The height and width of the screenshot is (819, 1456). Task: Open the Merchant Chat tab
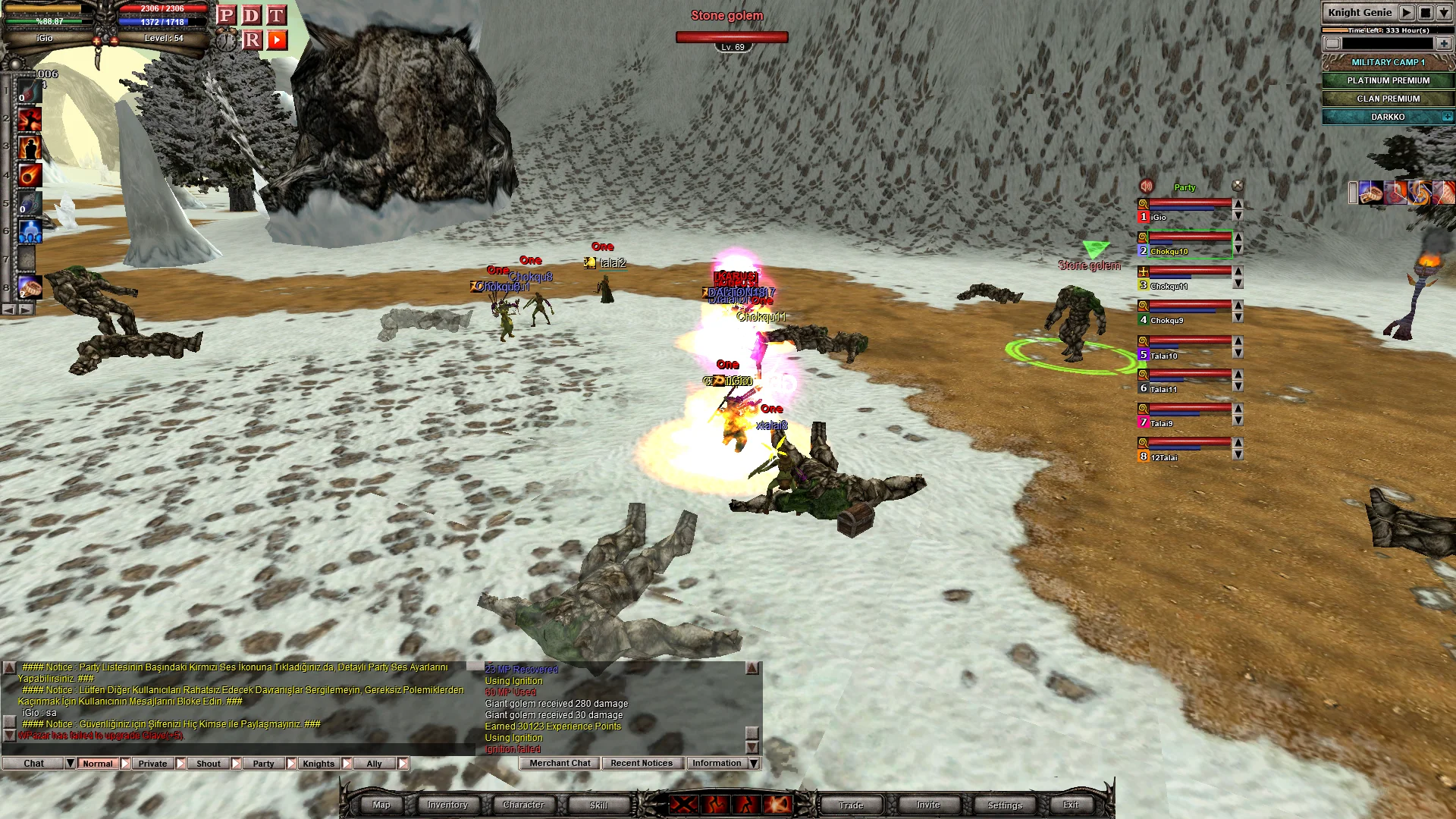coord(560,763)
